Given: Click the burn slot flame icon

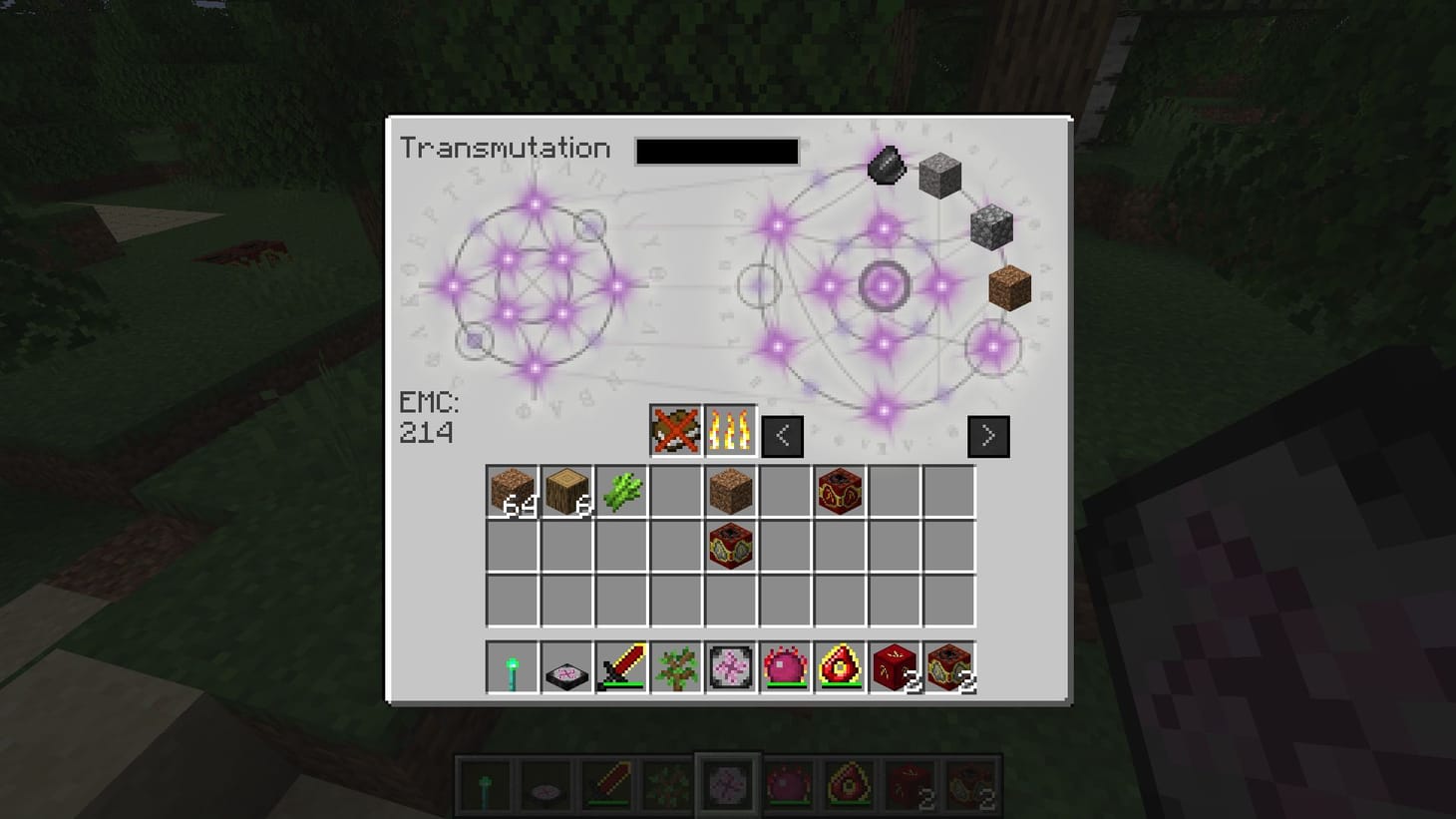Looking at the screenshot, I should (x=730, y=430).
